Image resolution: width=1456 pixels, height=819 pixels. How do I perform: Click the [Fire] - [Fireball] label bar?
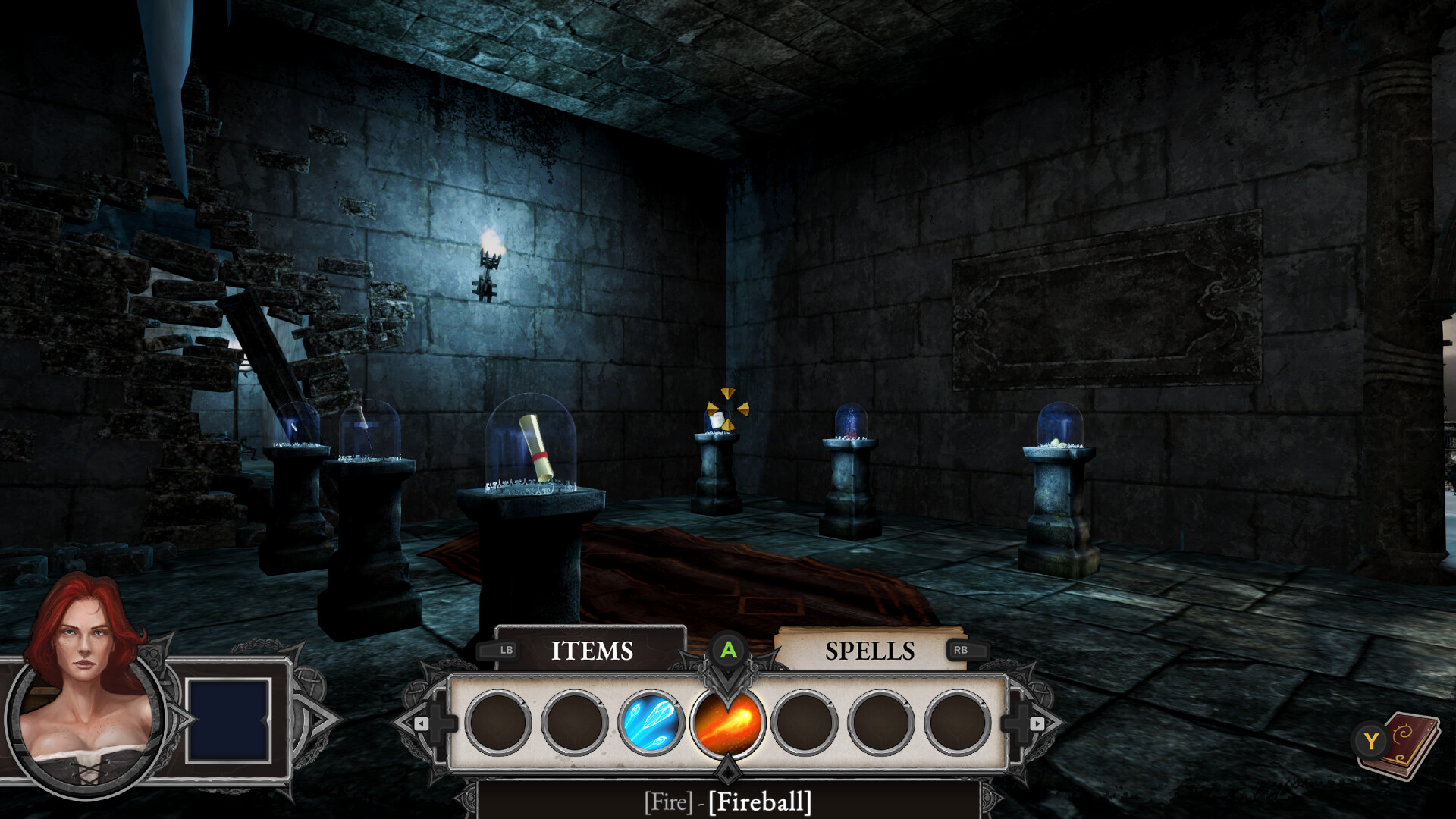click(x=727, y=802)
